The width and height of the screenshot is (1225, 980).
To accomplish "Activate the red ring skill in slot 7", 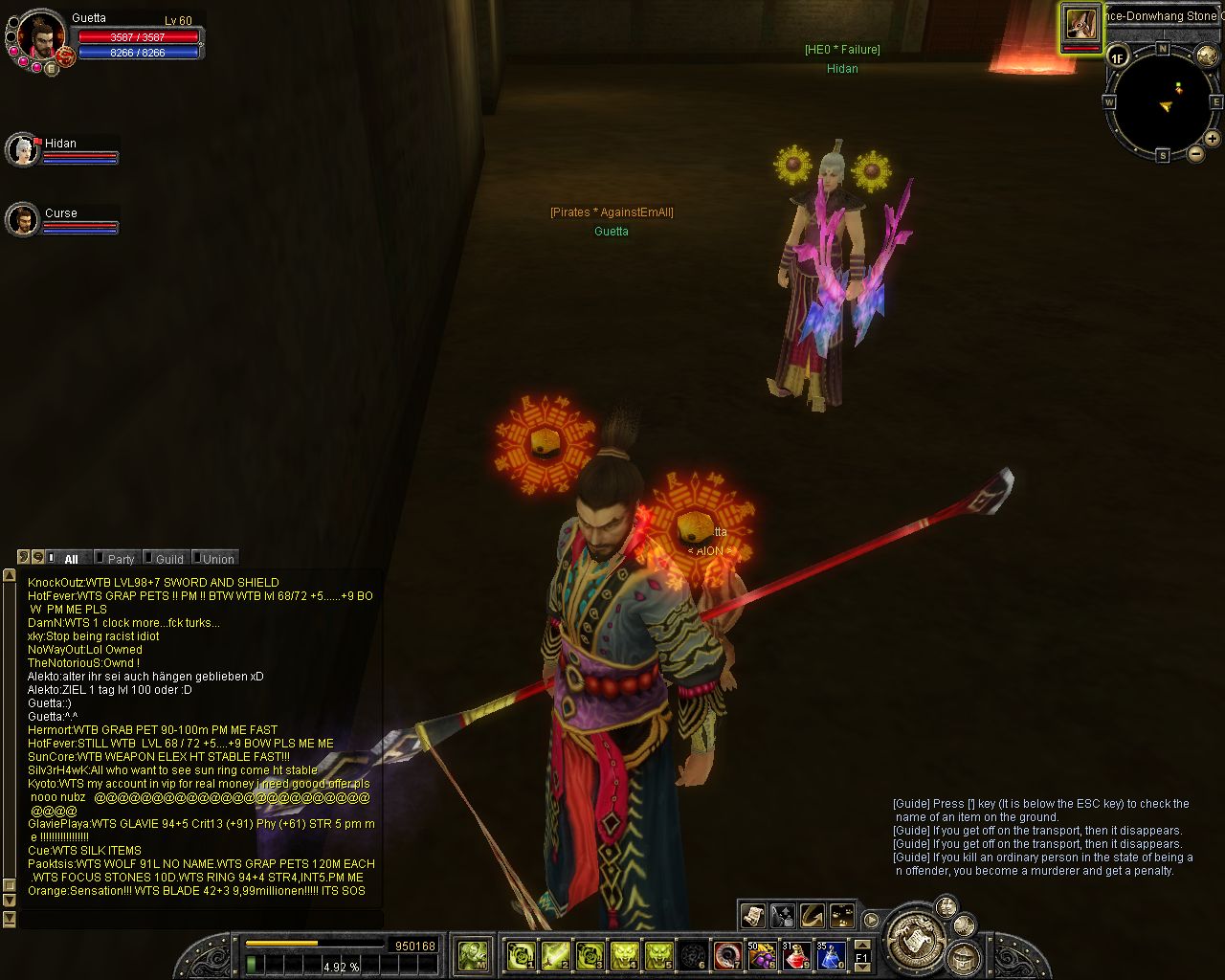I will [x=728, y=954].
